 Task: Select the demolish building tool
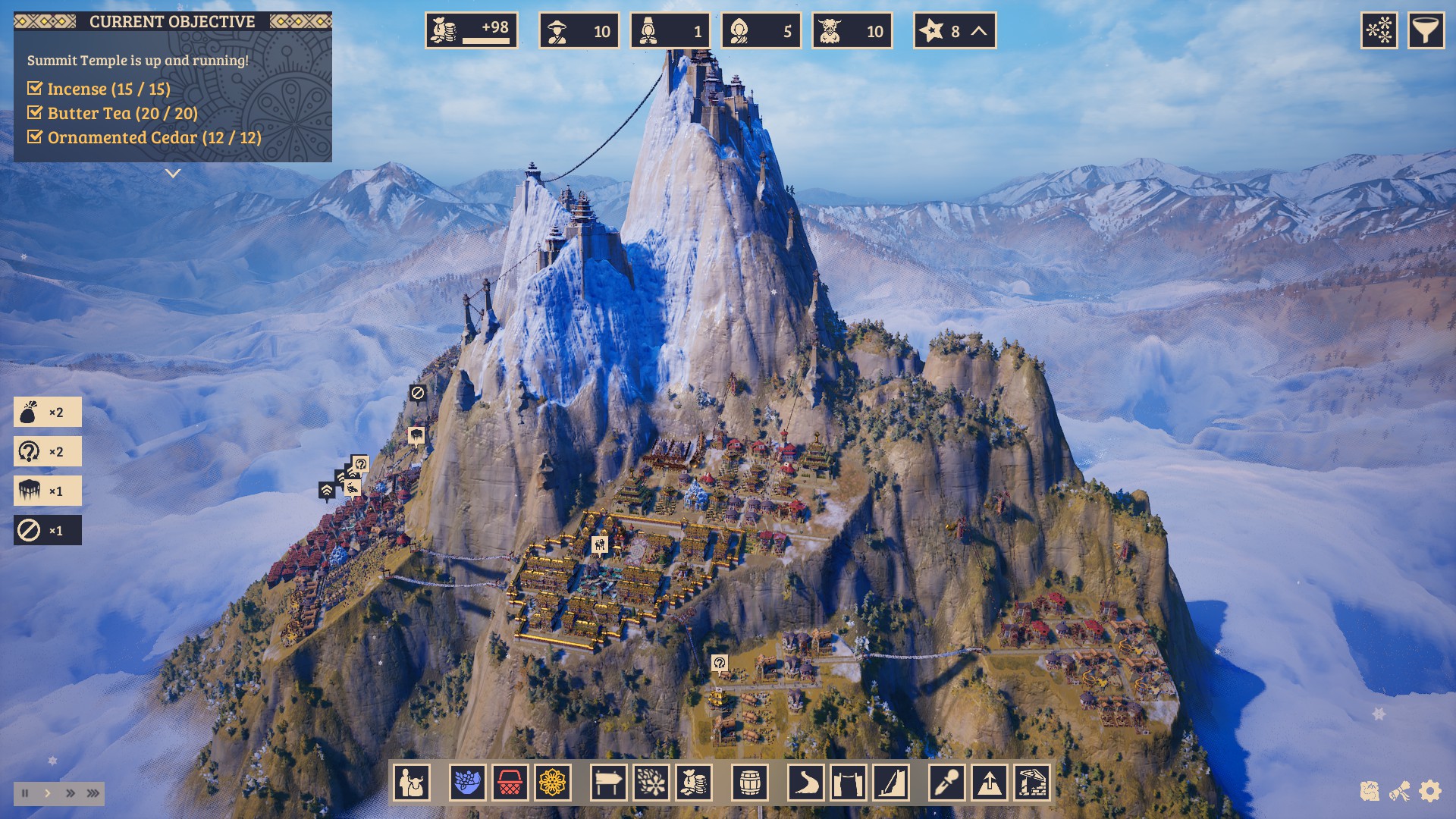tap(1032, 783)
